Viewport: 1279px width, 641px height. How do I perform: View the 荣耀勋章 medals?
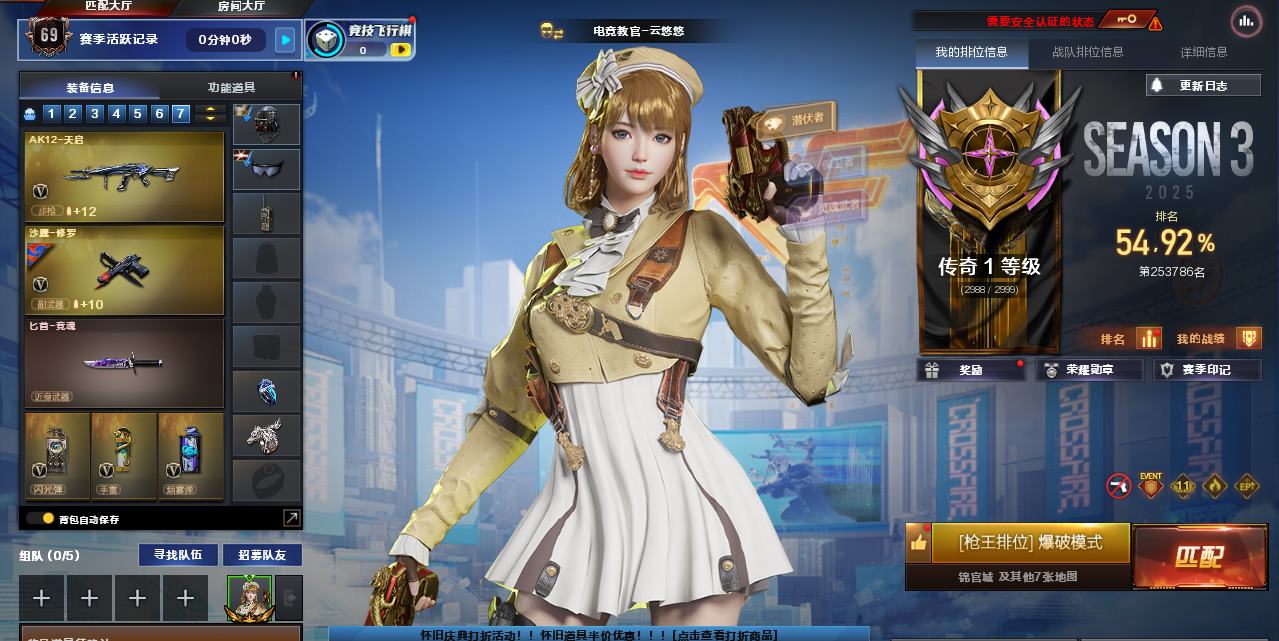pyautogui.click(x=1089, y=370)
